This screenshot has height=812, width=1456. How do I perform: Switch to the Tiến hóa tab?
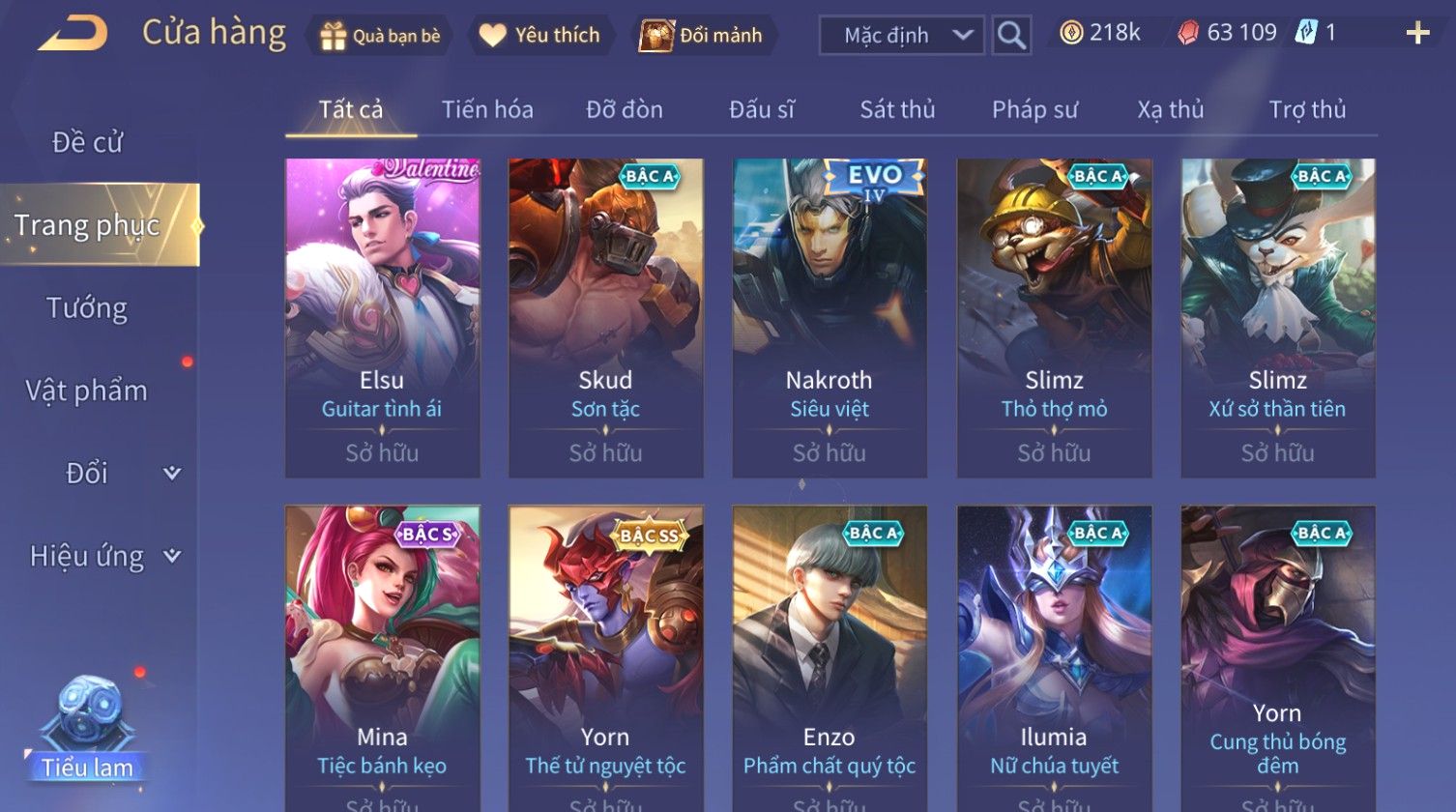point(487,109)
